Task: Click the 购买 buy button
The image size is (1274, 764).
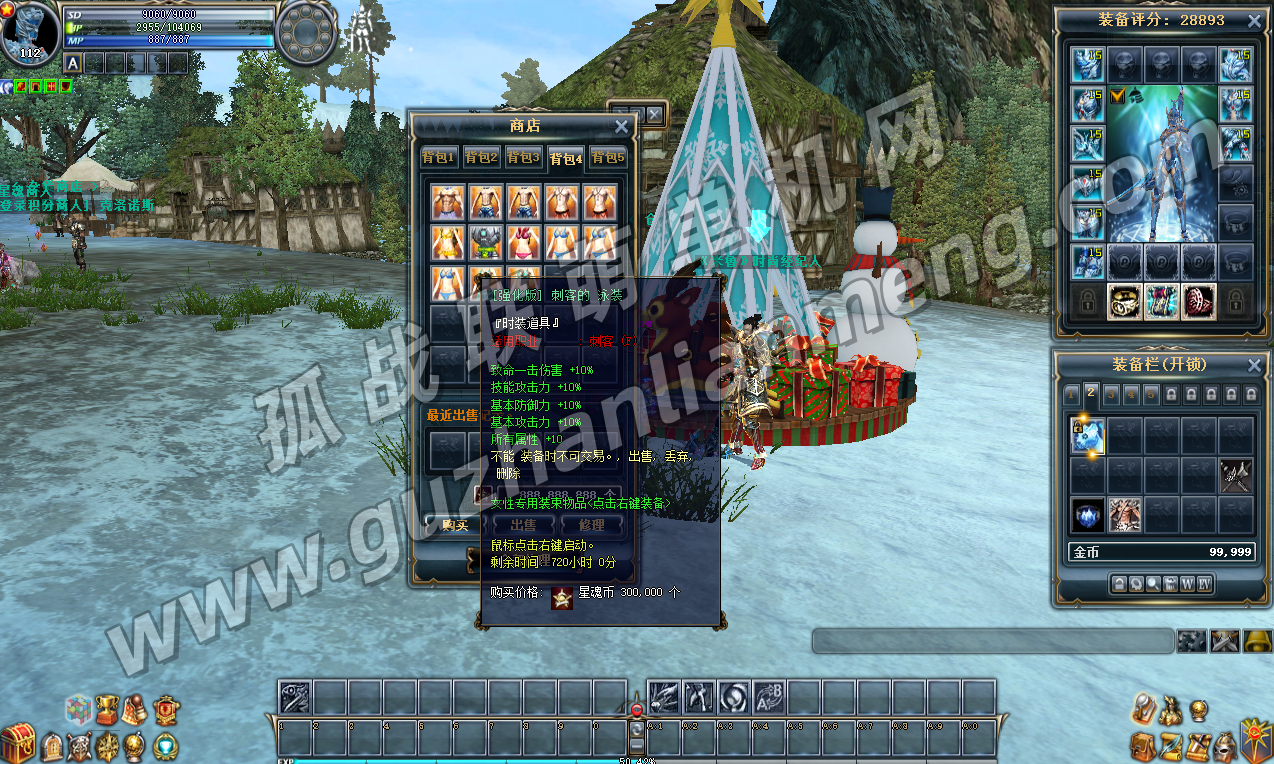Action: pos(455,525)
